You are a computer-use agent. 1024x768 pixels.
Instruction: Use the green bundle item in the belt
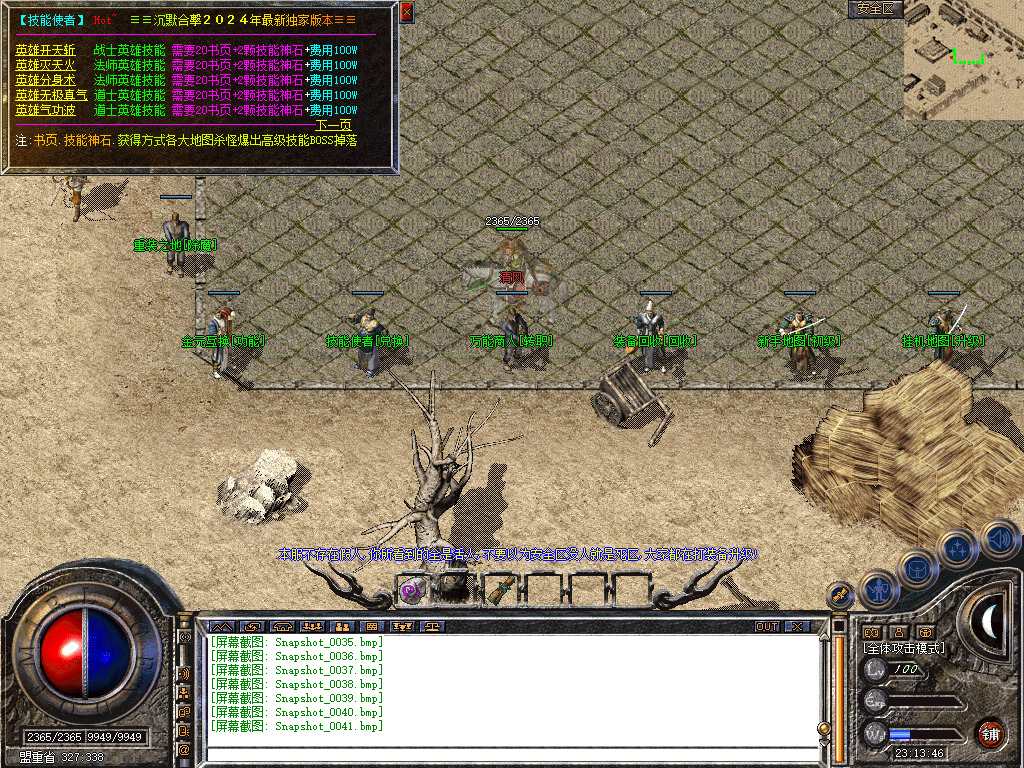coord(499,590)
